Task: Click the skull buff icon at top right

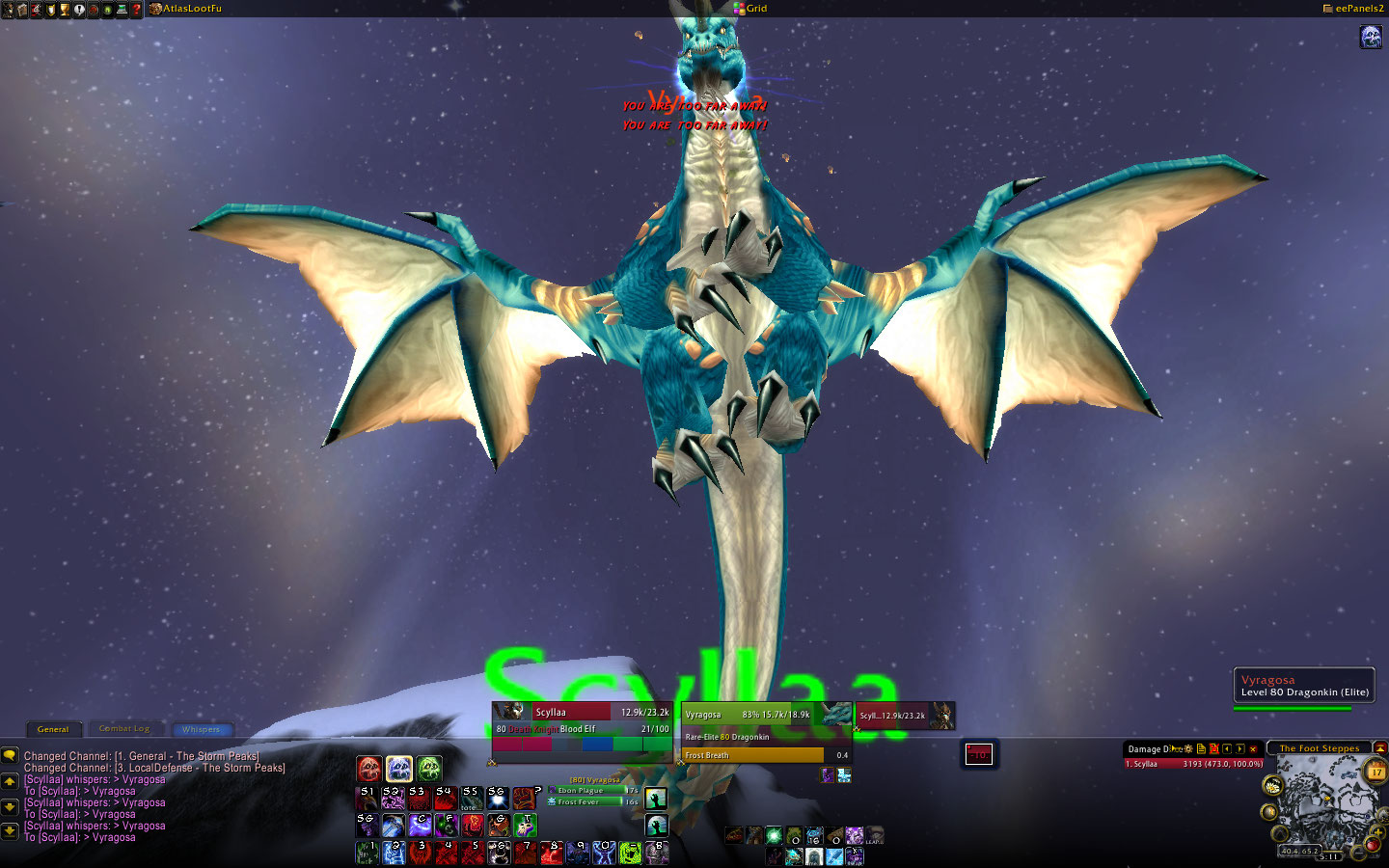Action: tap(1371, 38)
